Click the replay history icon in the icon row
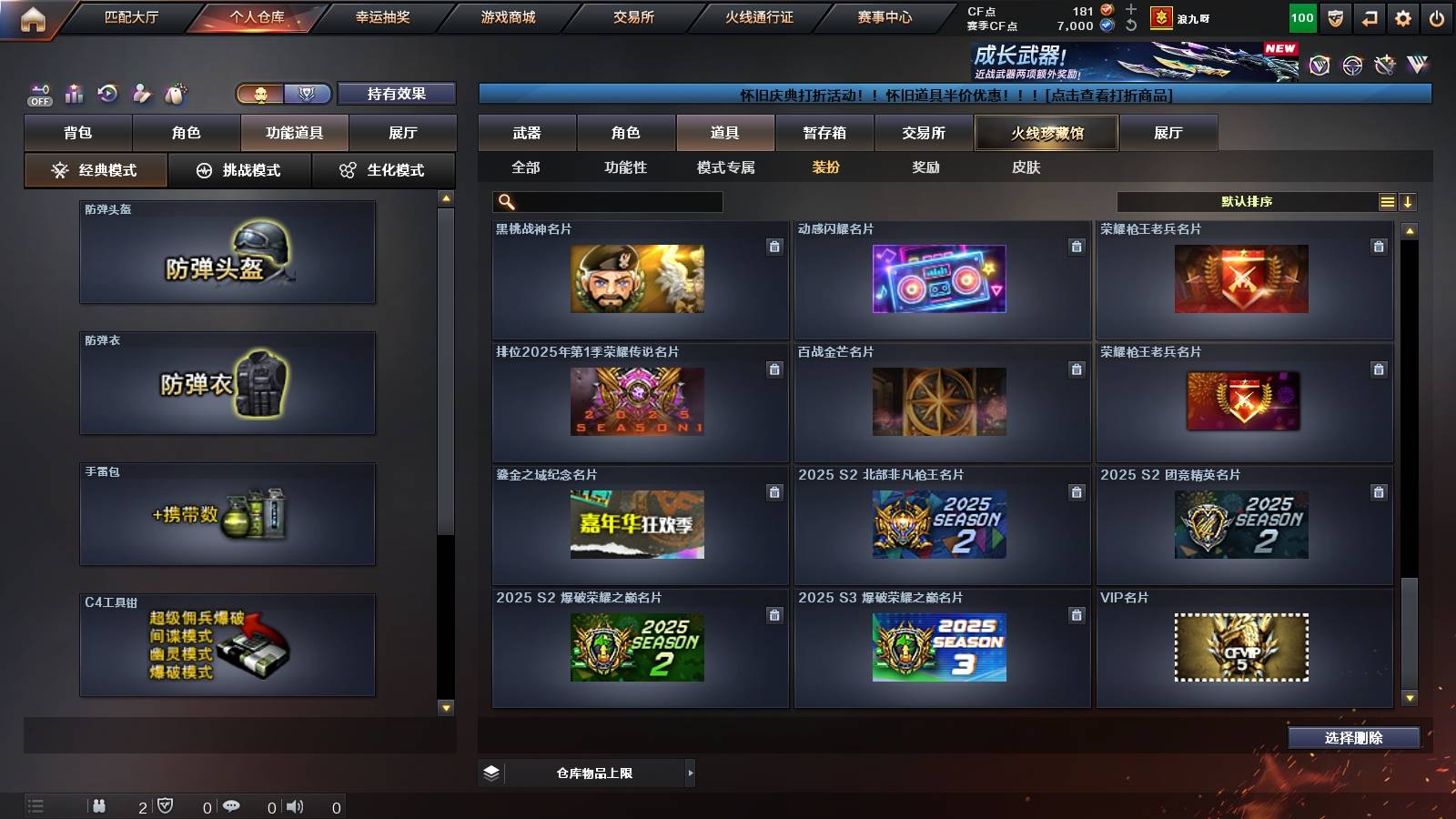The height and width of the screenshot is (819, 1456). (108, 92)
